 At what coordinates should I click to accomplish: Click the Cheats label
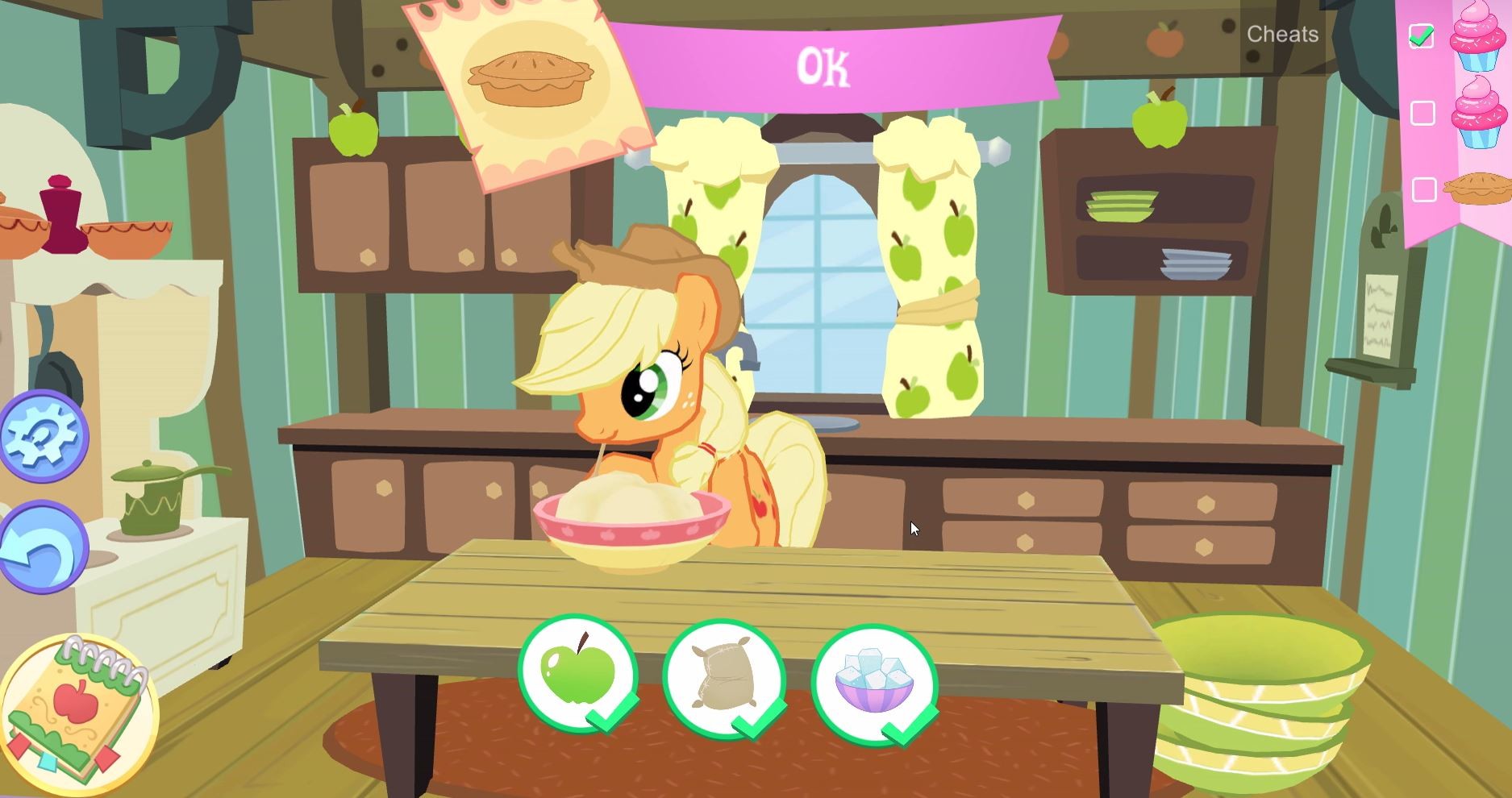tap(1282, 34)
